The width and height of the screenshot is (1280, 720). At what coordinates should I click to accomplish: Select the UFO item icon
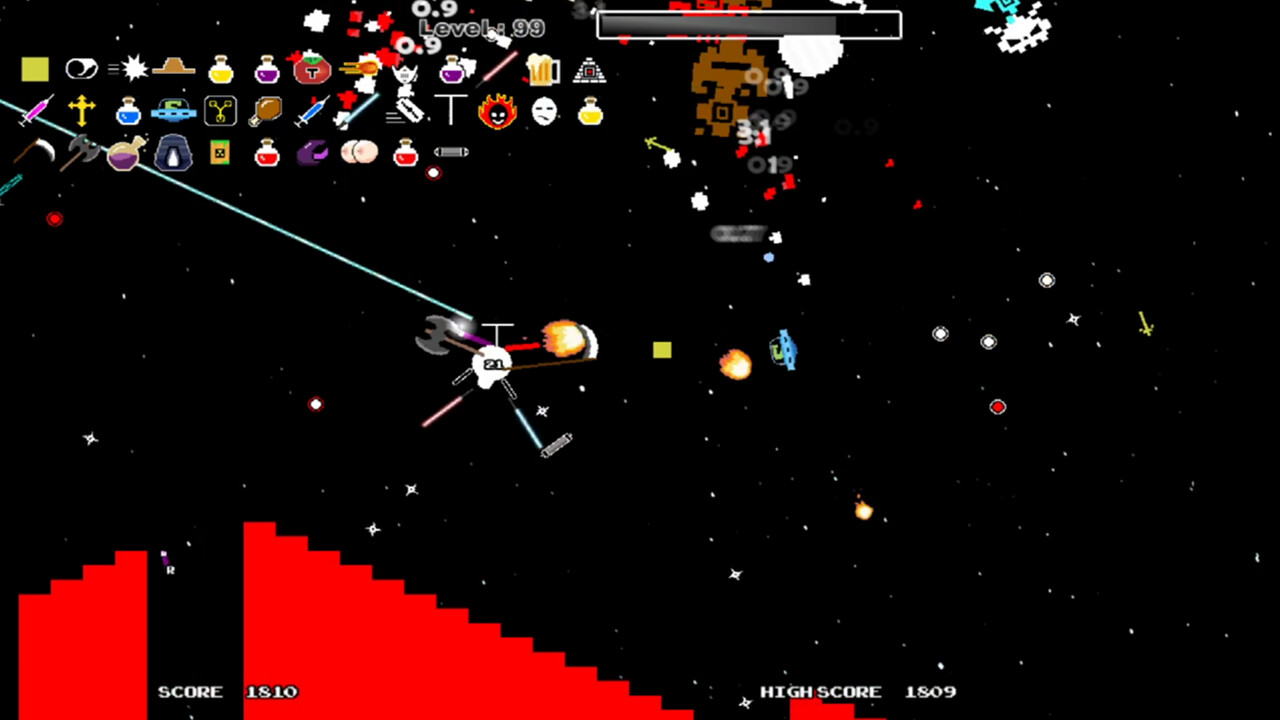click(172, 111)
